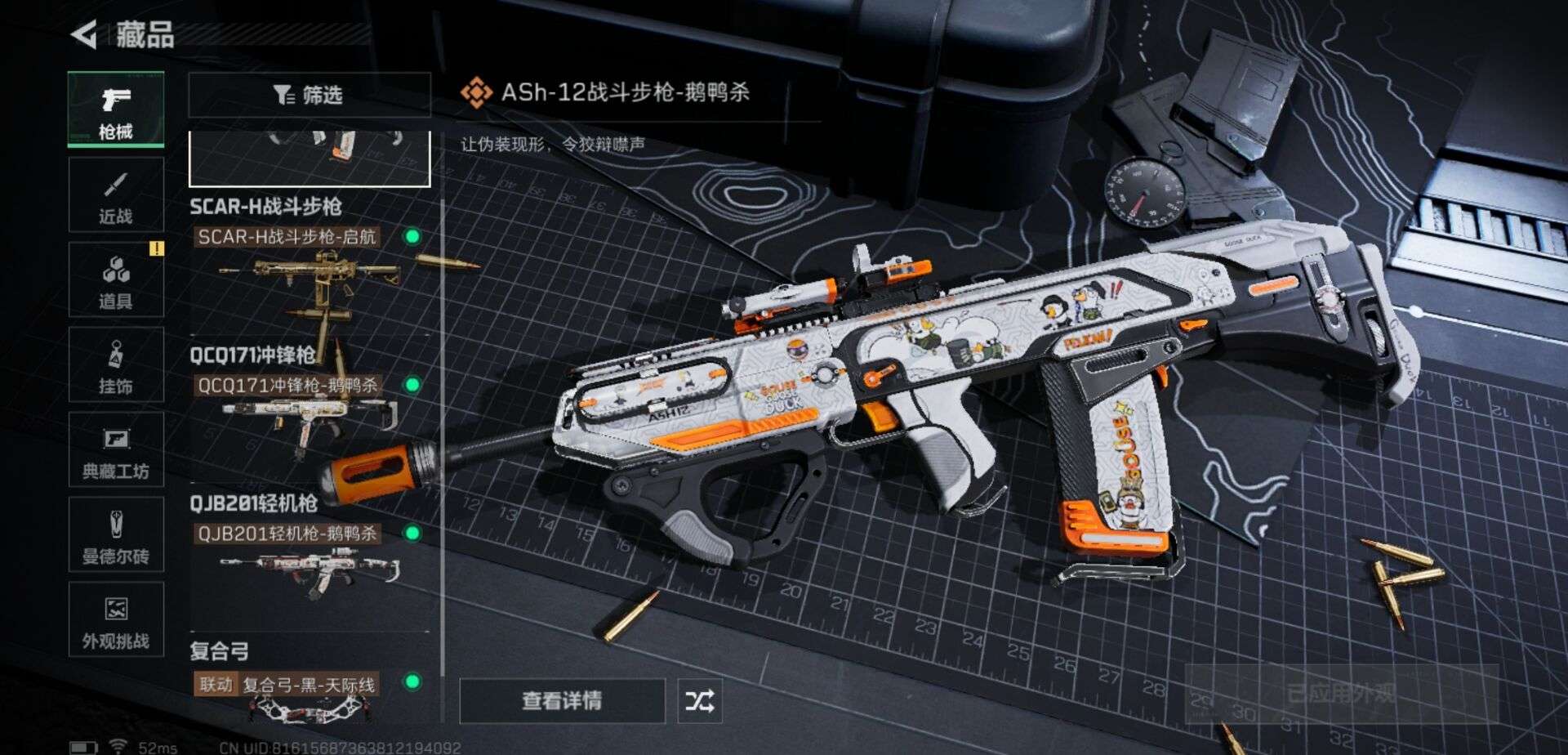1568x755 pixels.
Task: Open the 近战 melee weapons category icon
Action: pos(116,195)
